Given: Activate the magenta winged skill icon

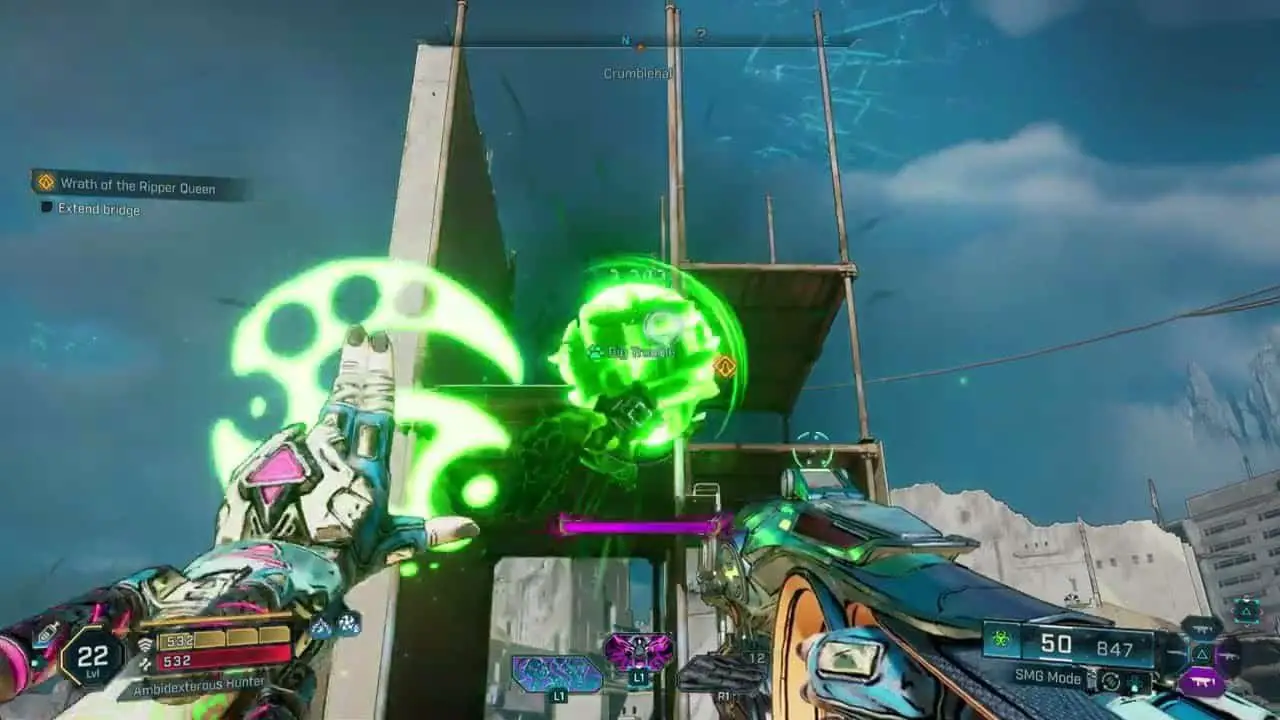Looking at the screenshot, I should (x=638, y=653).
